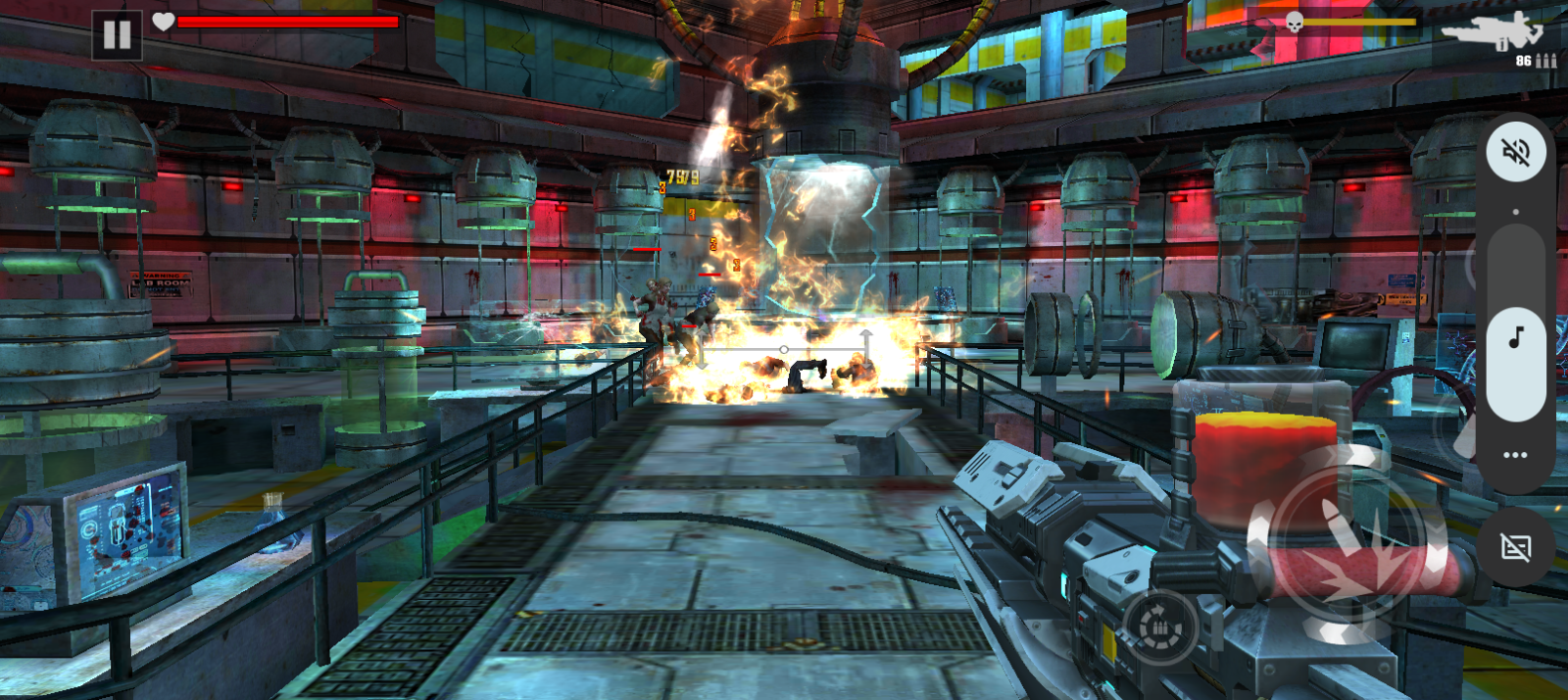1568x700 pixels.
Task: Toggle live captions button
Action: (1515, 547)
